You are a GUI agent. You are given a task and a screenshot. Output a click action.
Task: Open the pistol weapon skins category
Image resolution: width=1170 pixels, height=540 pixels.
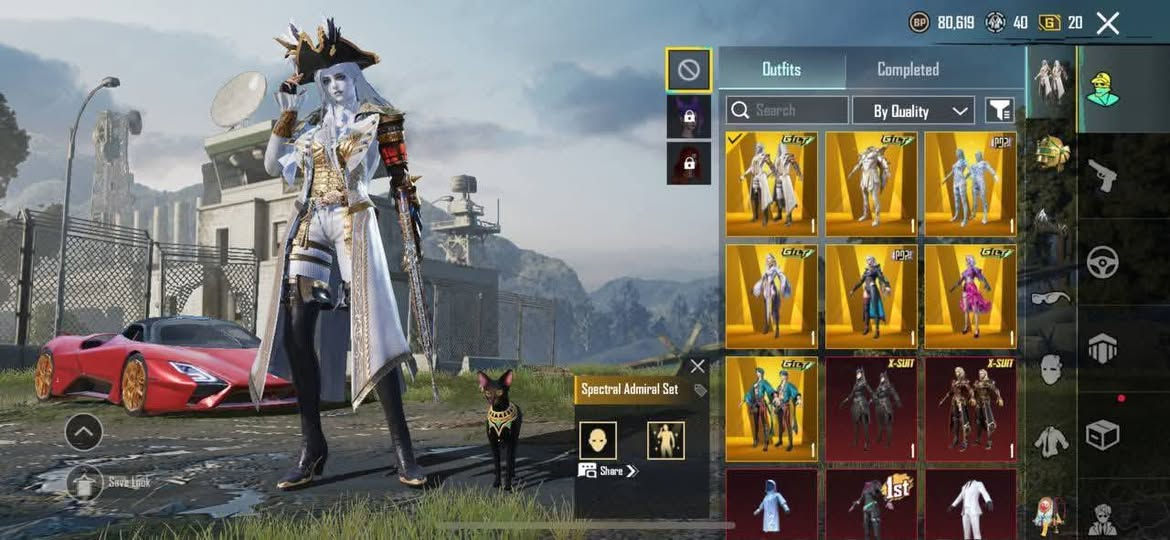coord(1103,178)
